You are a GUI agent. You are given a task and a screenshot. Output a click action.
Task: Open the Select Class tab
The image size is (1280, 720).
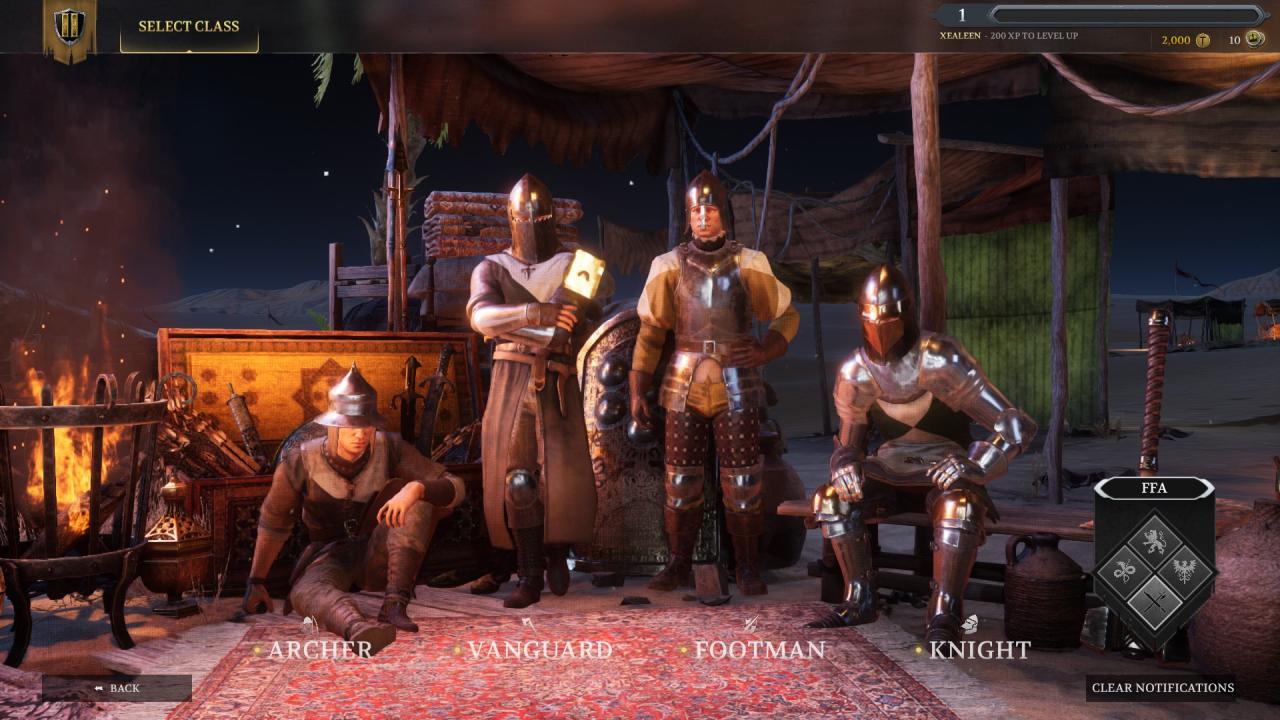coord(189,27)
